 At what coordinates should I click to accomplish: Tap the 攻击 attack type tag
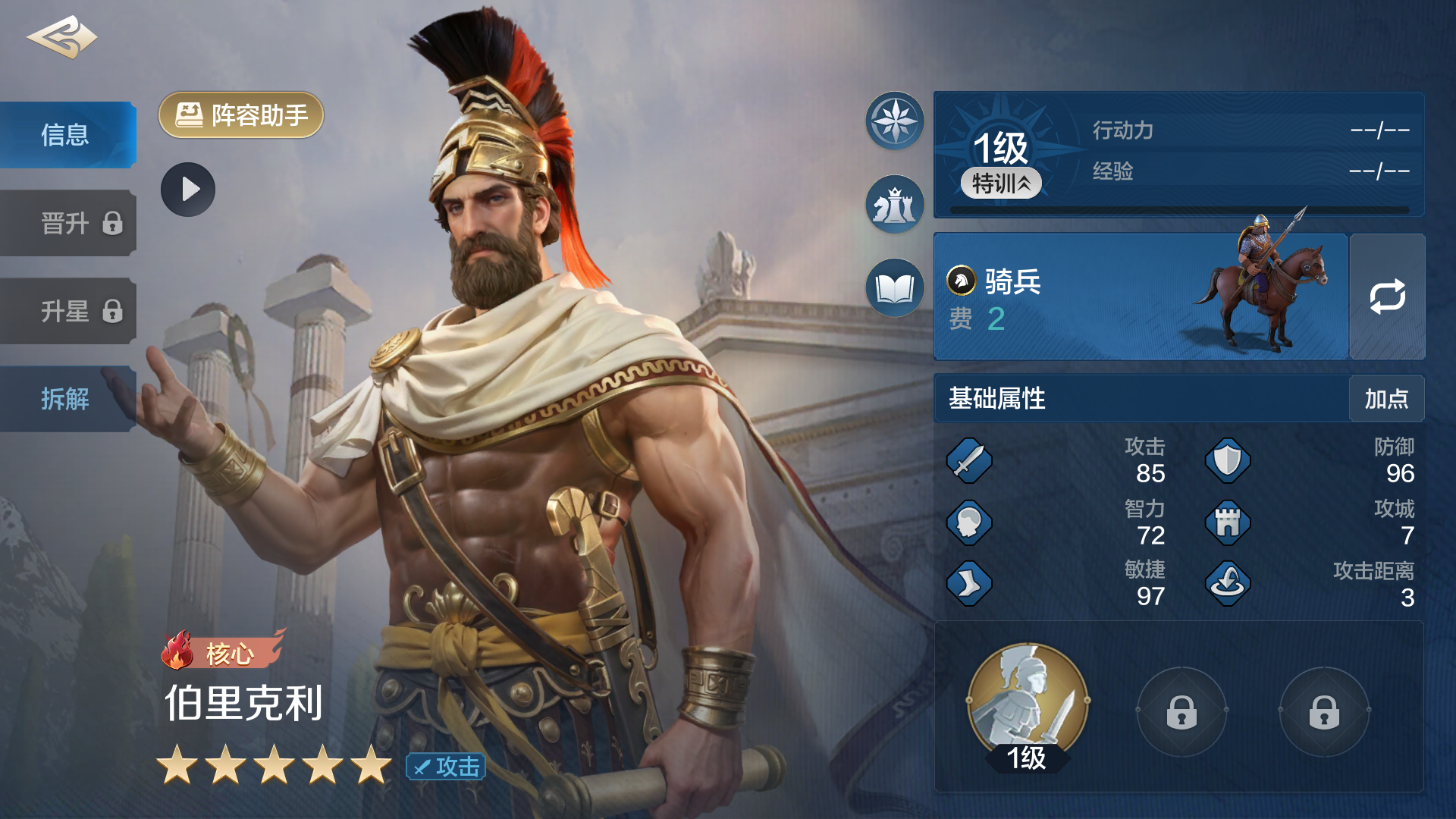pyautogui.click(x=446, y=767)
